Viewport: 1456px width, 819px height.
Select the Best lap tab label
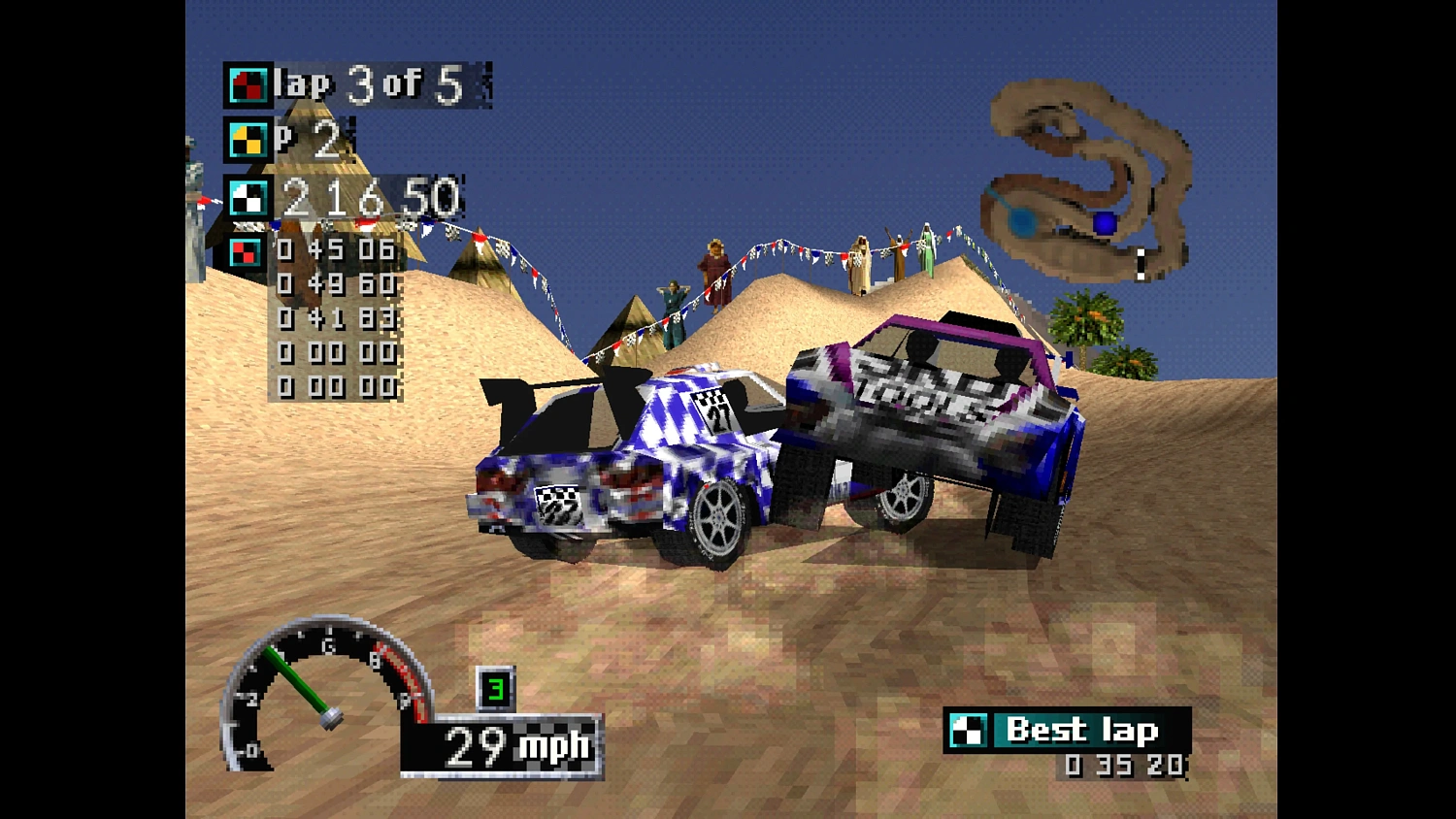[1082, 728]
